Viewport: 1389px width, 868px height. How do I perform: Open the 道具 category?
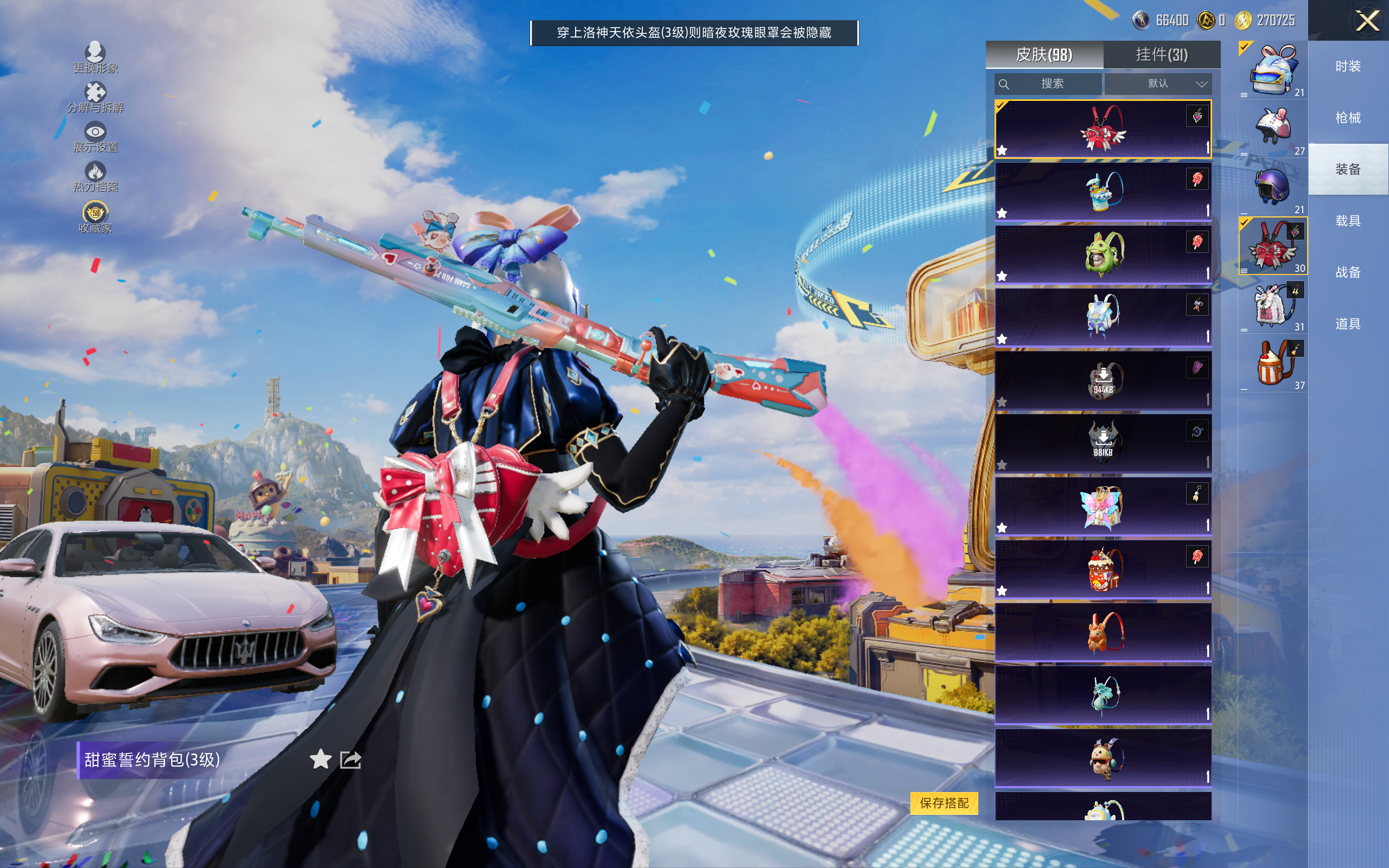point(1348,324)
